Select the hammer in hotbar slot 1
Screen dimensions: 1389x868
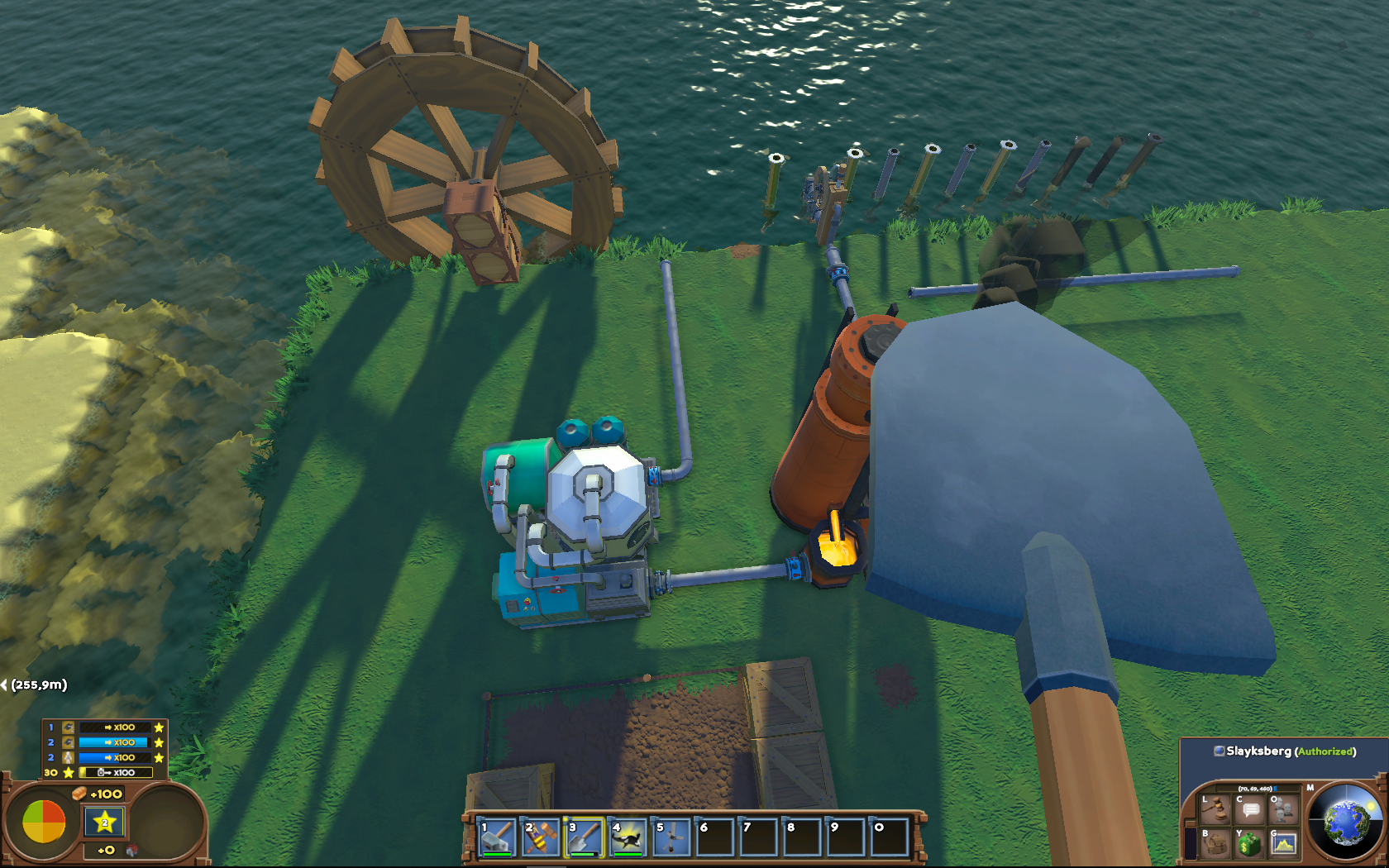tap(498, 837)
